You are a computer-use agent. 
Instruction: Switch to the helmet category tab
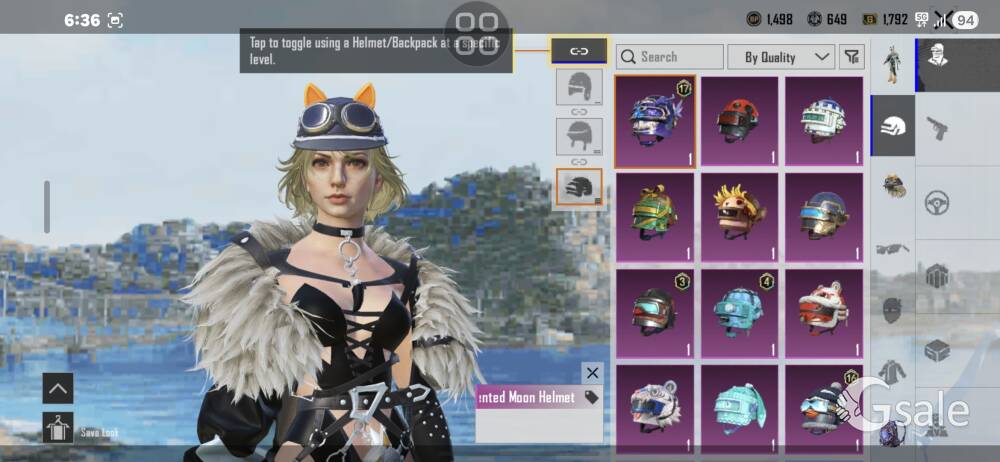pos(893,126)
